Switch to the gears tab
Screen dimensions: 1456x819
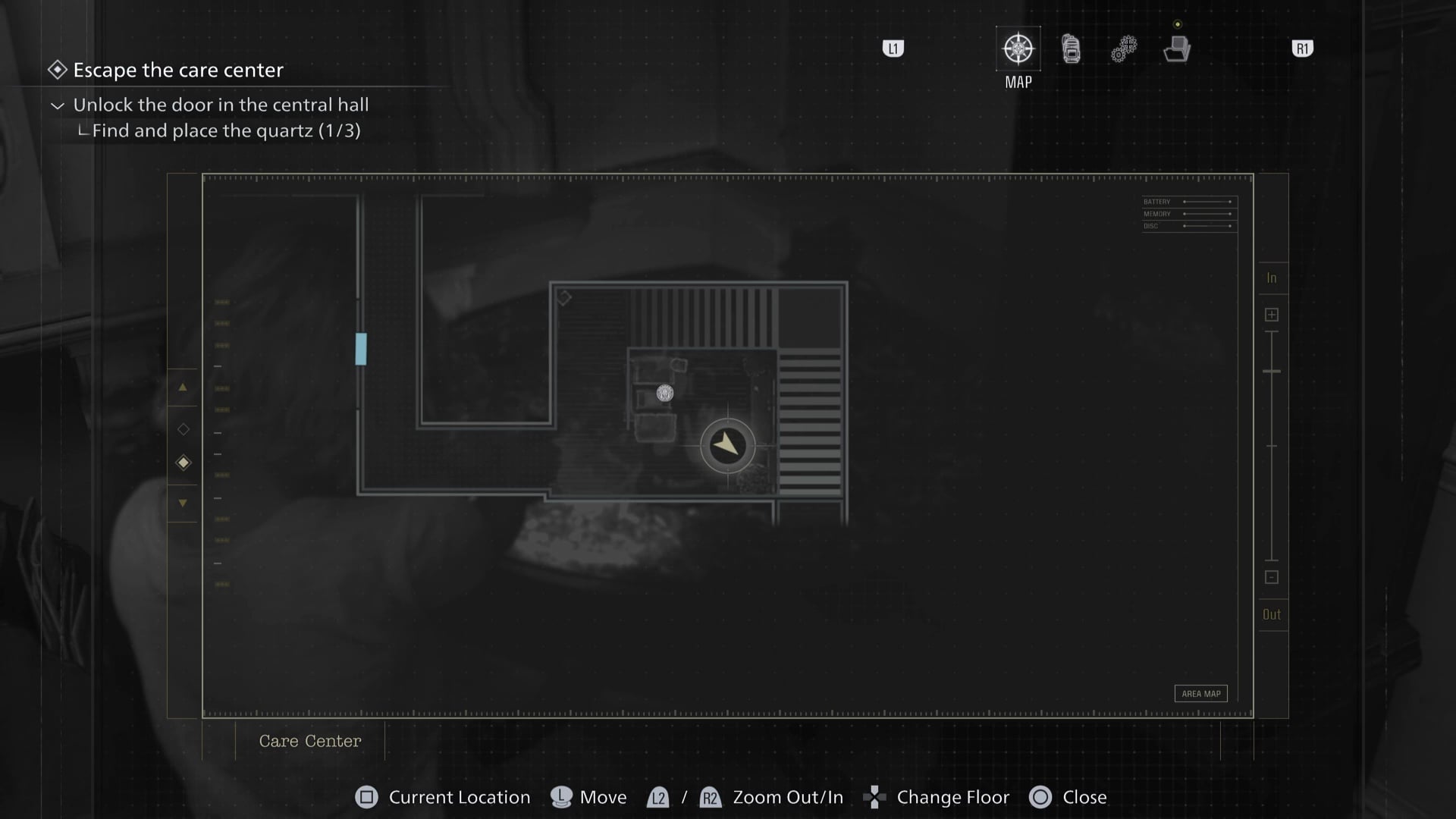pyautogui.click(x=1124, y=49)
